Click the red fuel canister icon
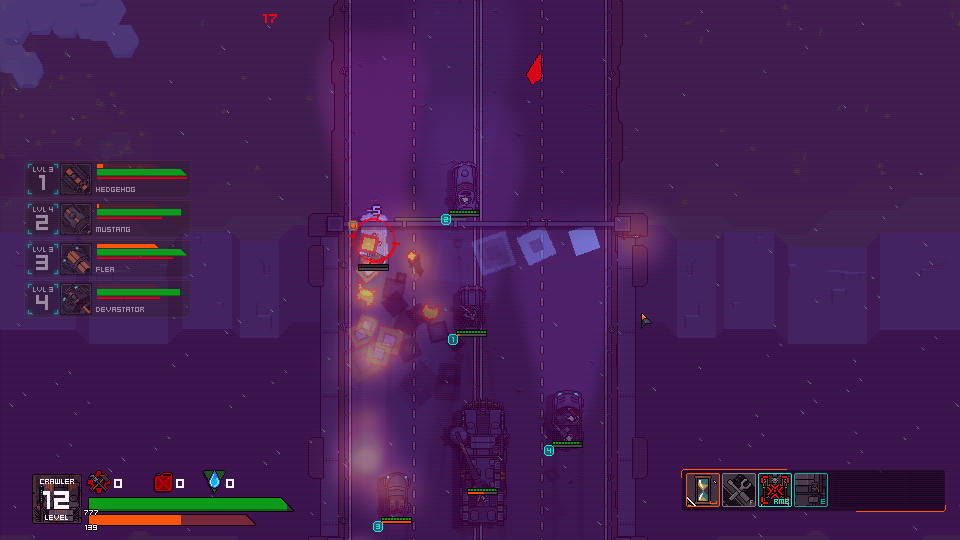 [163, 483]
